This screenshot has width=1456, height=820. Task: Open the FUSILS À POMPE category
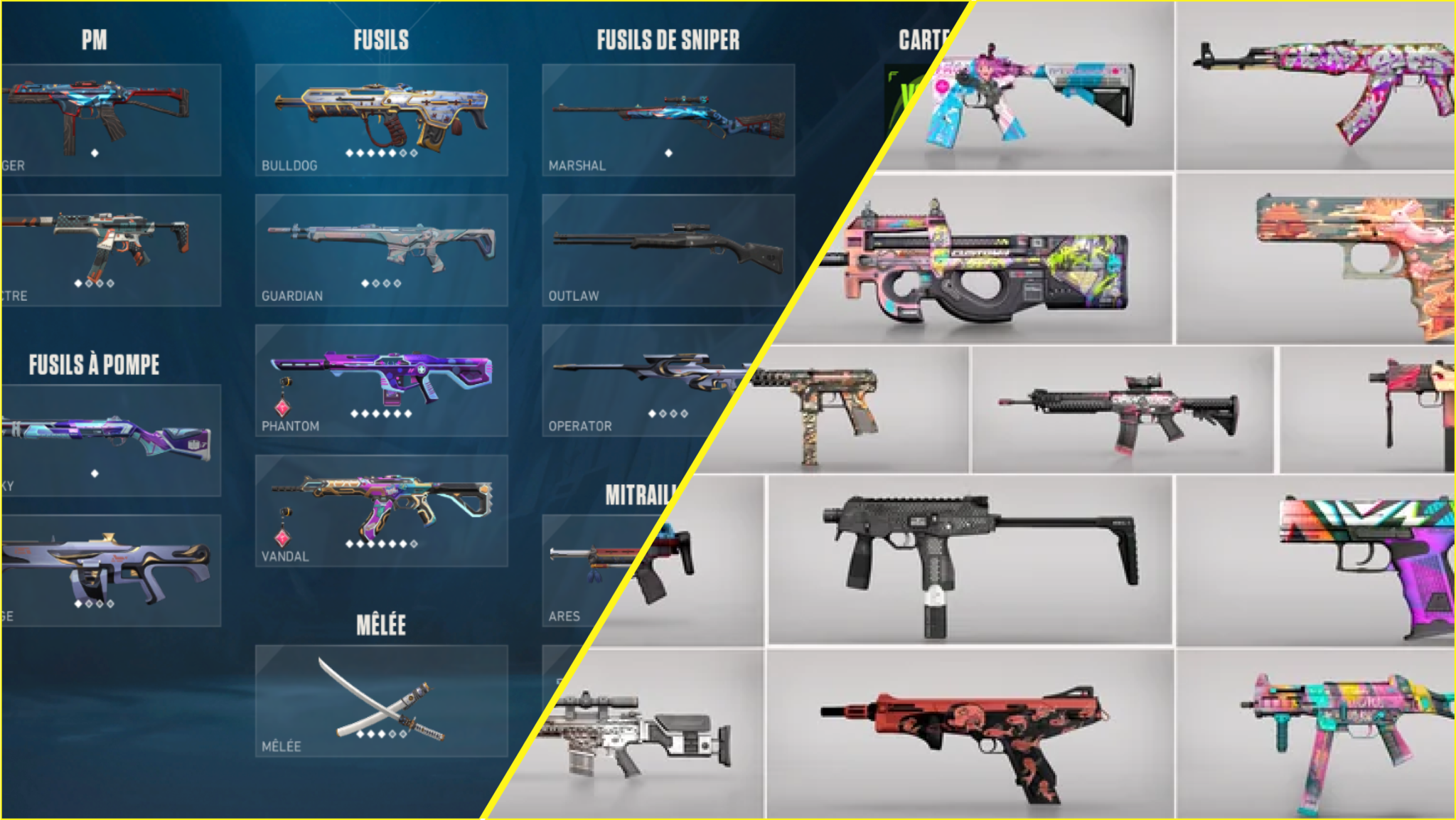click(93, 363)
